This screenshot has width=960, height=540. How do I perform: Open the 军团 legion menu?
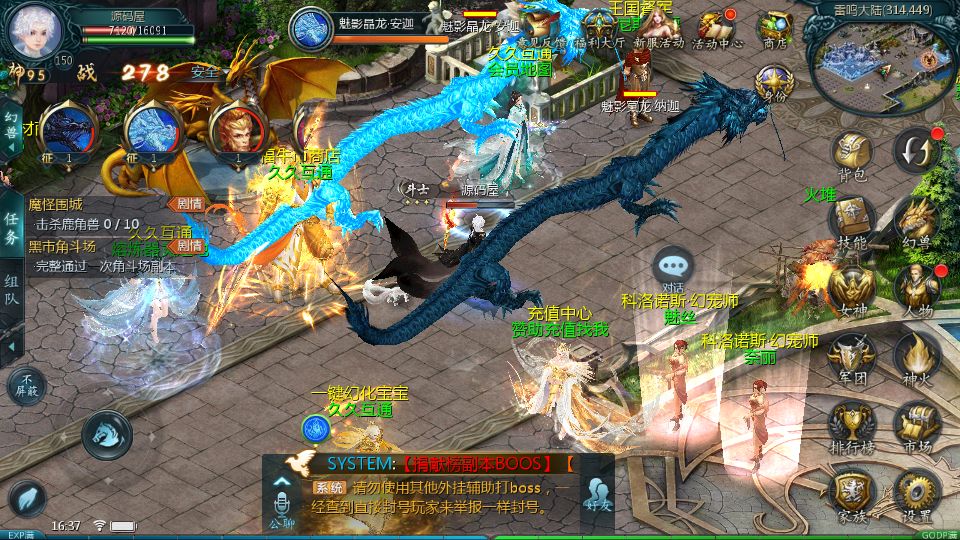click(852, 355)
